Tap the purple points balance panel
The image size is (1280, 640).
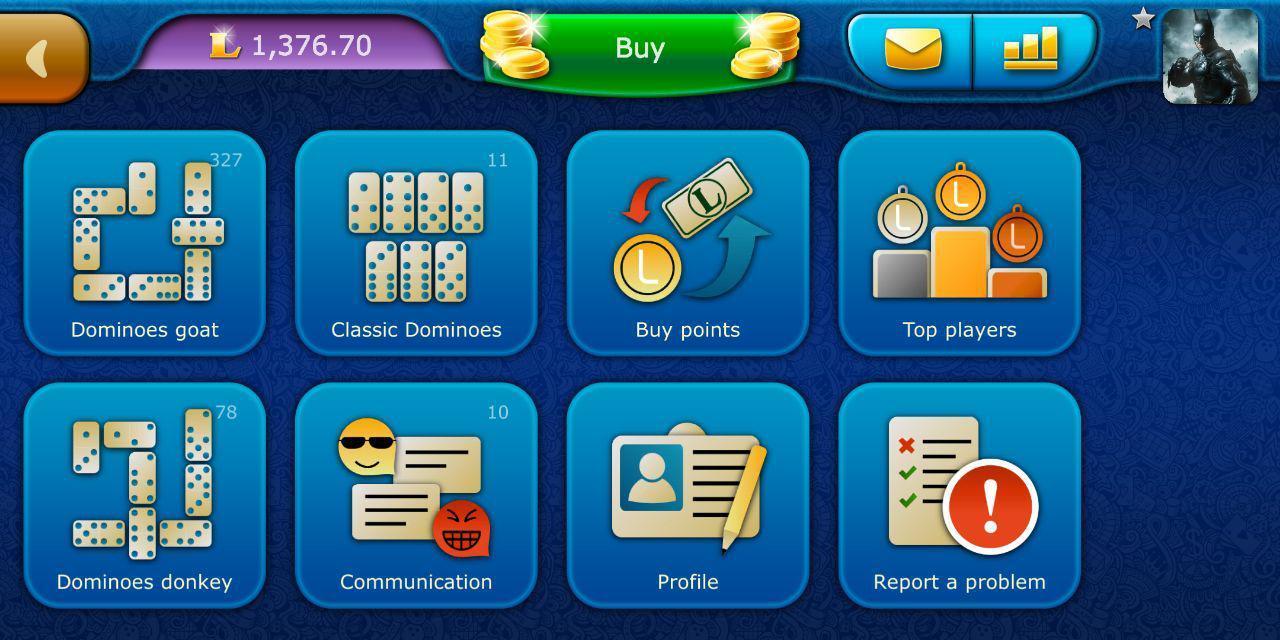pos(295,45)
